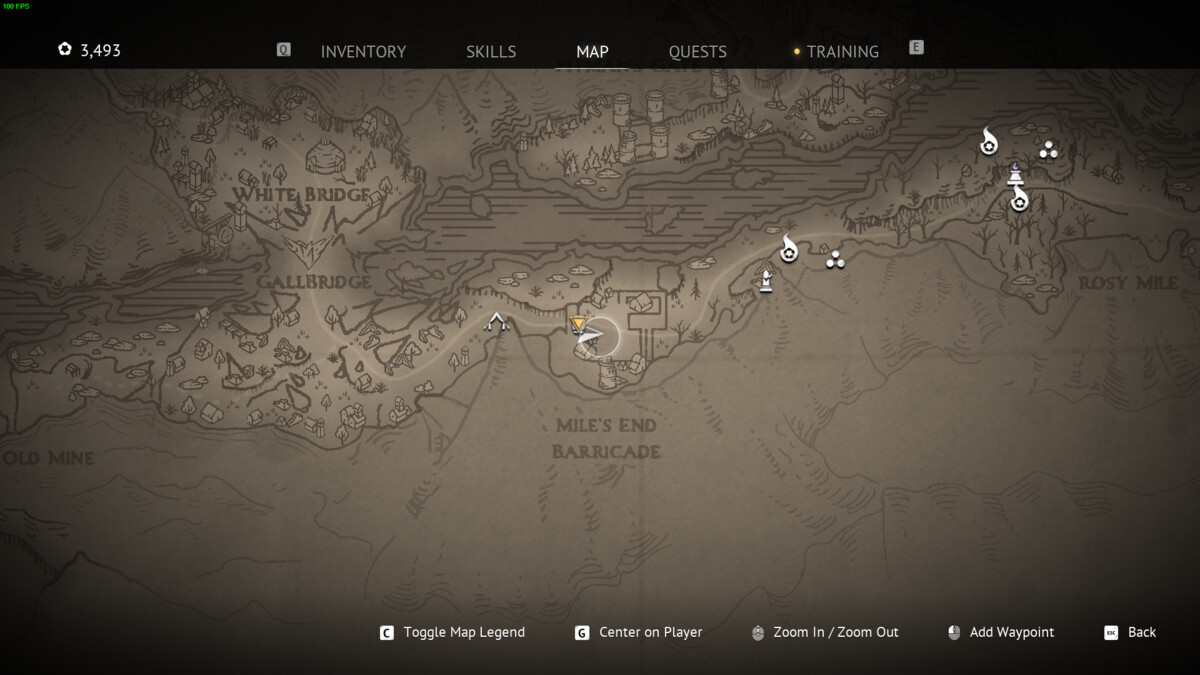
Task: Open the Quests tab
Action: click(698, 52)
